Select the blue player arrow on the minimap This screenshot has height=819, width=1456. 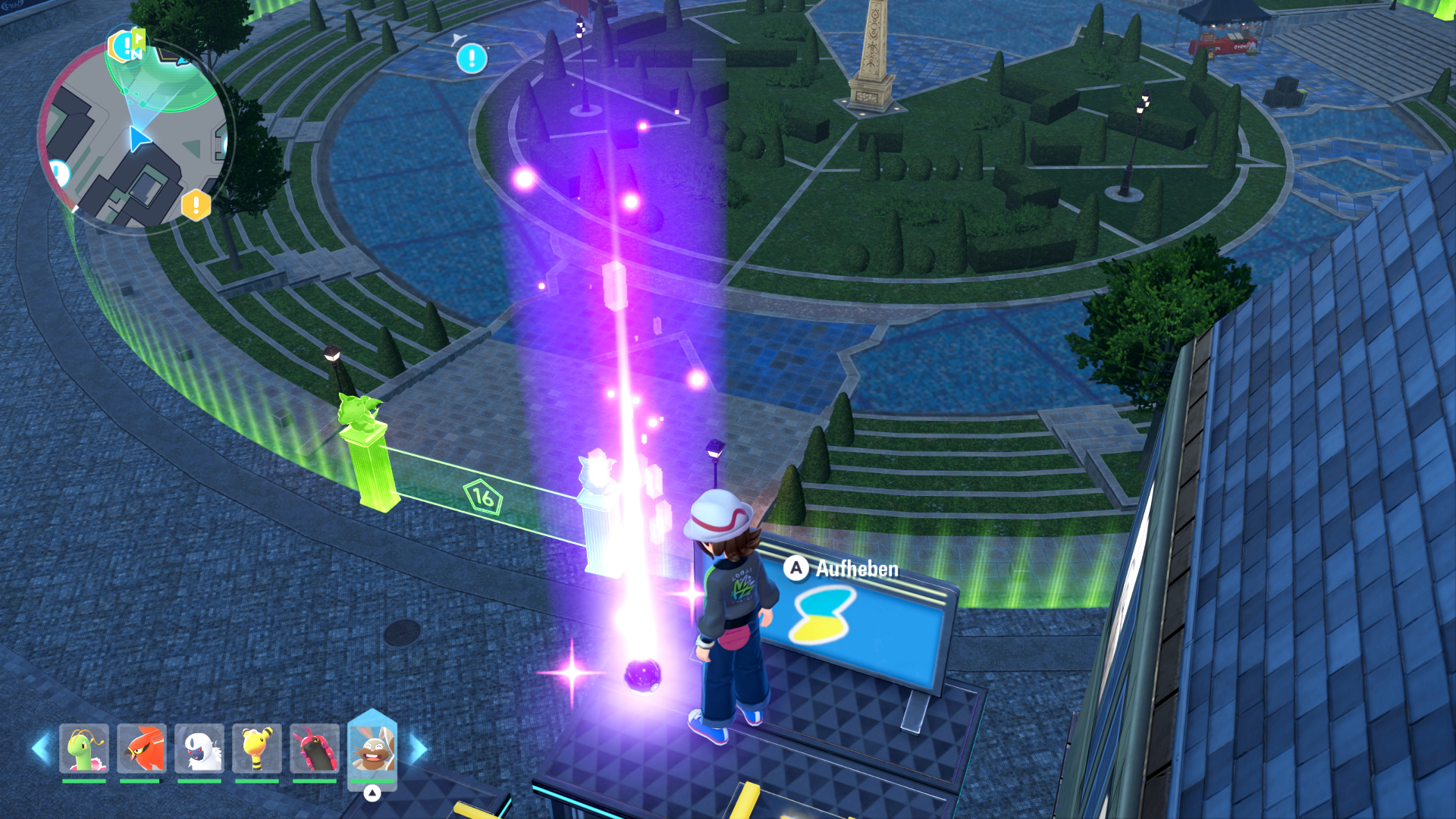pos(138,140)
